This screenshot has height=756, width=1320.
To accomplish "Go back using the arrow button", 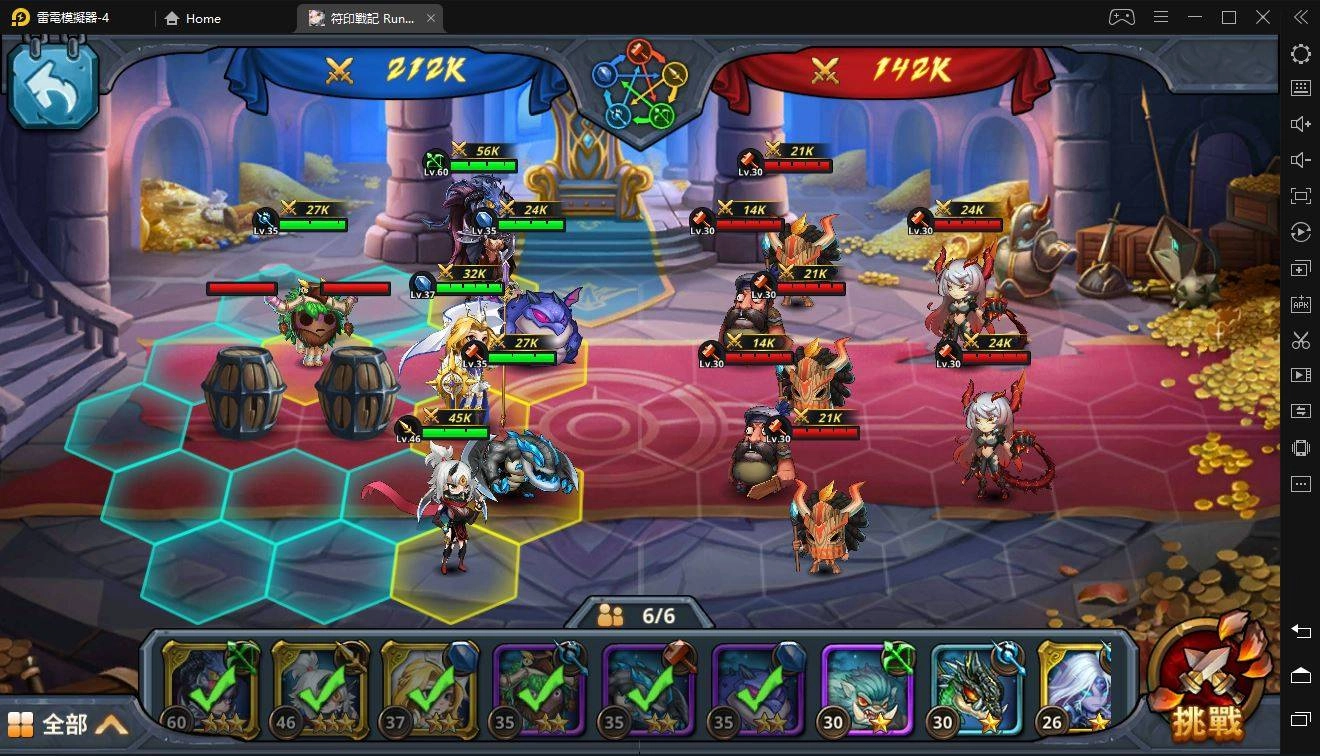I will (52, 86).
